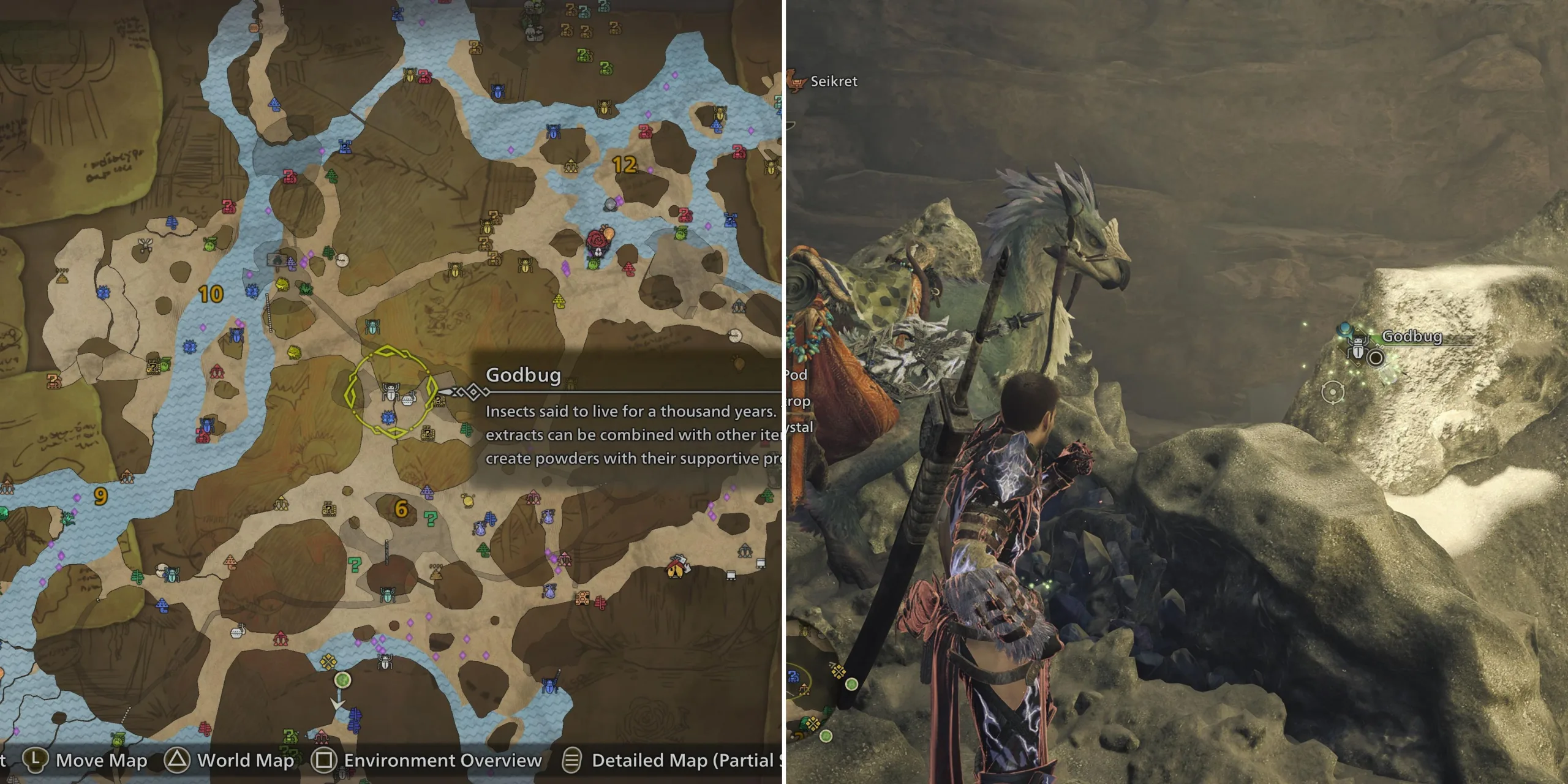Click the Godbug tooltip title text
The height and width of the screenshot is (784, 1568).
click(524, 377)
